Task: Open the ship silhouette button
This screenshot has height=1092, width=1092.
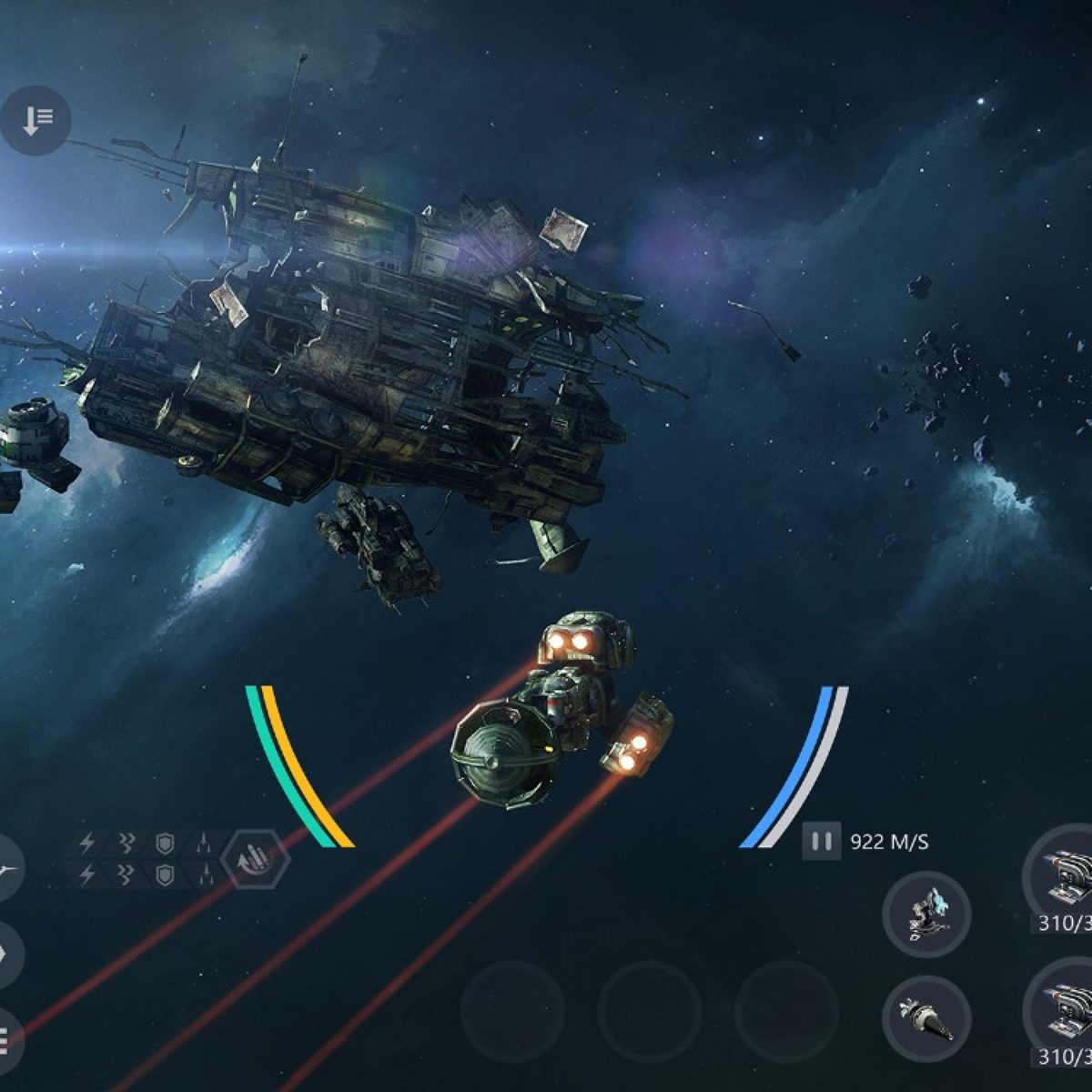Action: [7, 871]
